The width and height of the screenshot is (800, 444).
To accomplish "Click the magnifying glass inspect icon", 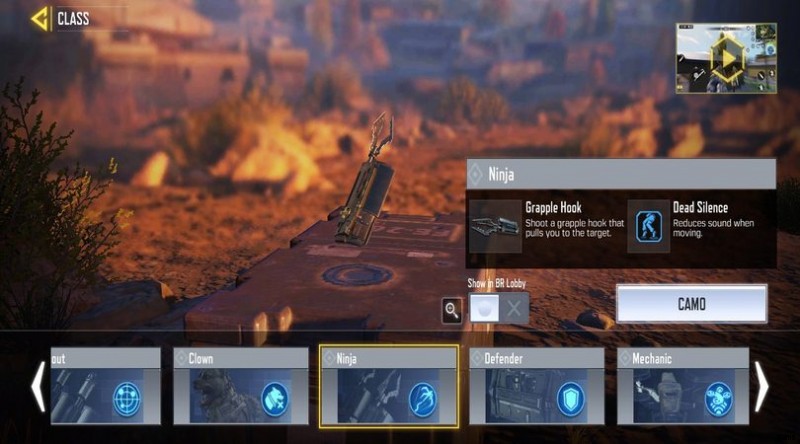I will (452, 309).
